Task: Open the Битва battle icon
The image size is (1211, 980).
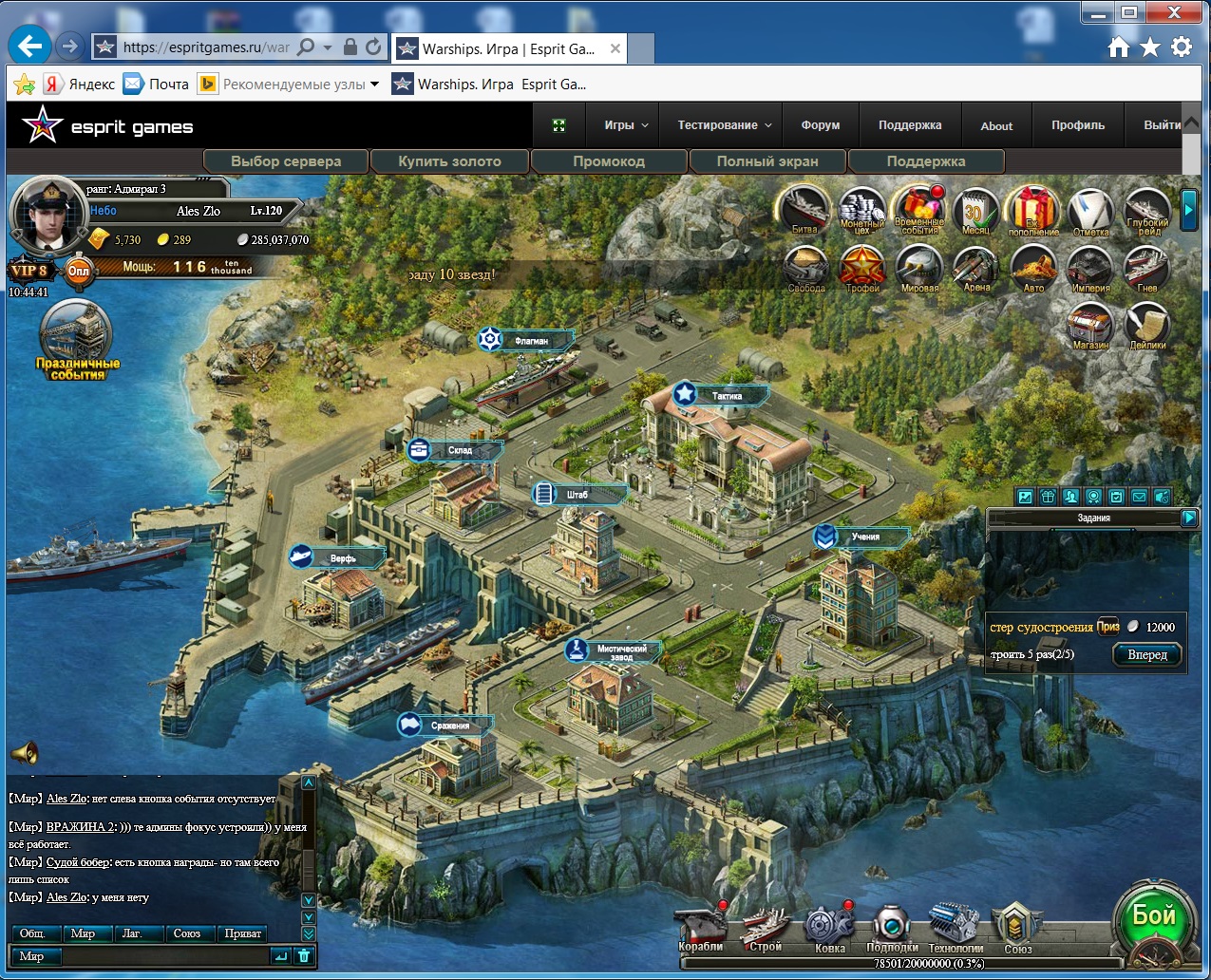Action: tap(804, 209)
